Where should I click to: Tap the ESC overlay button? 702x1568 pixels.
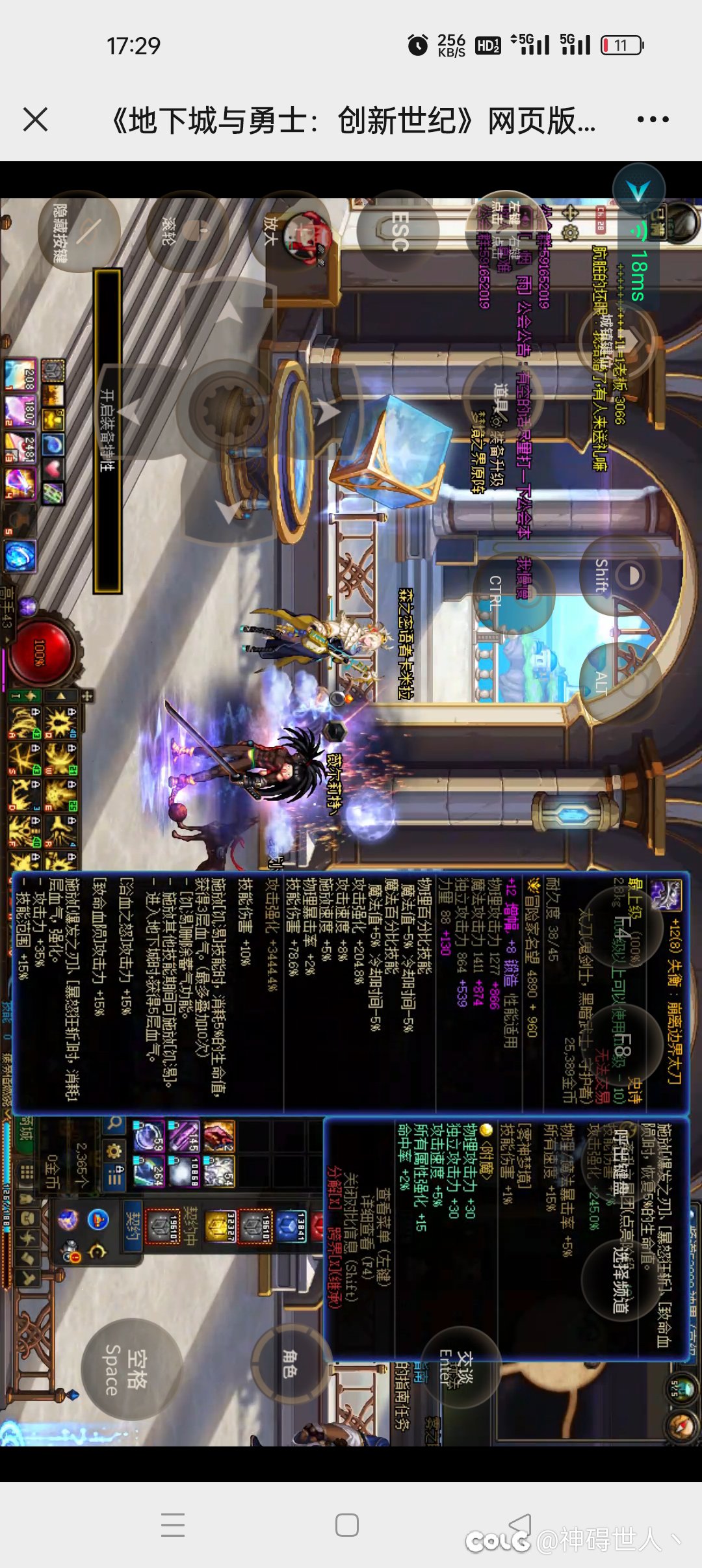click(398, 231)
